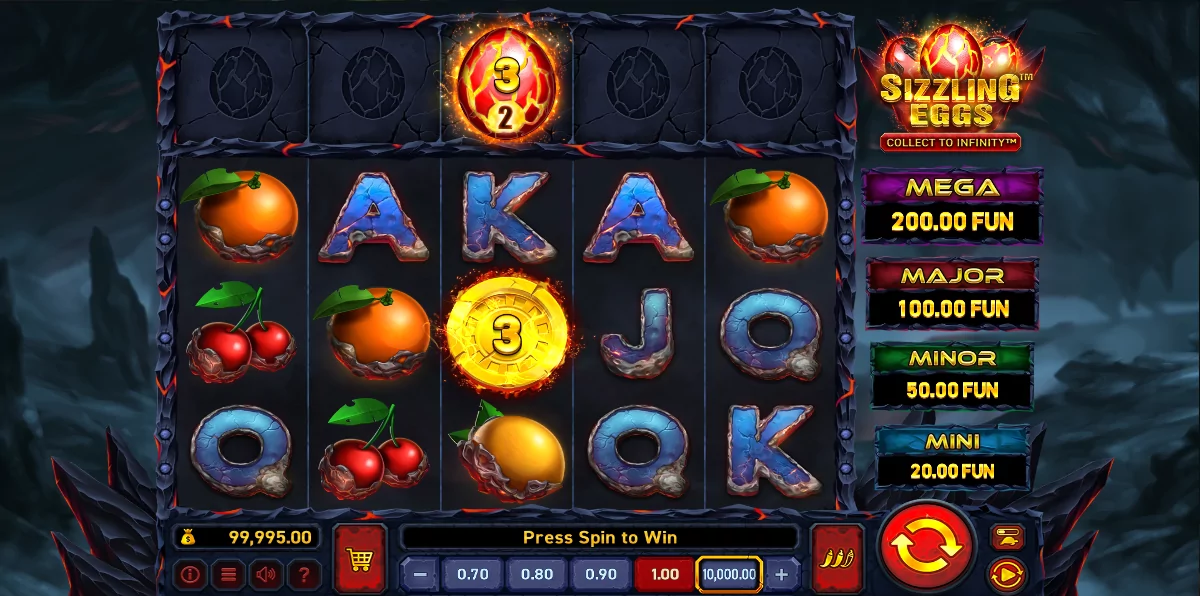Image resolution: width=1200 pixels, height=596 pixels.
Task: Open the shopping cart buy feature
Action: point(360,558)
